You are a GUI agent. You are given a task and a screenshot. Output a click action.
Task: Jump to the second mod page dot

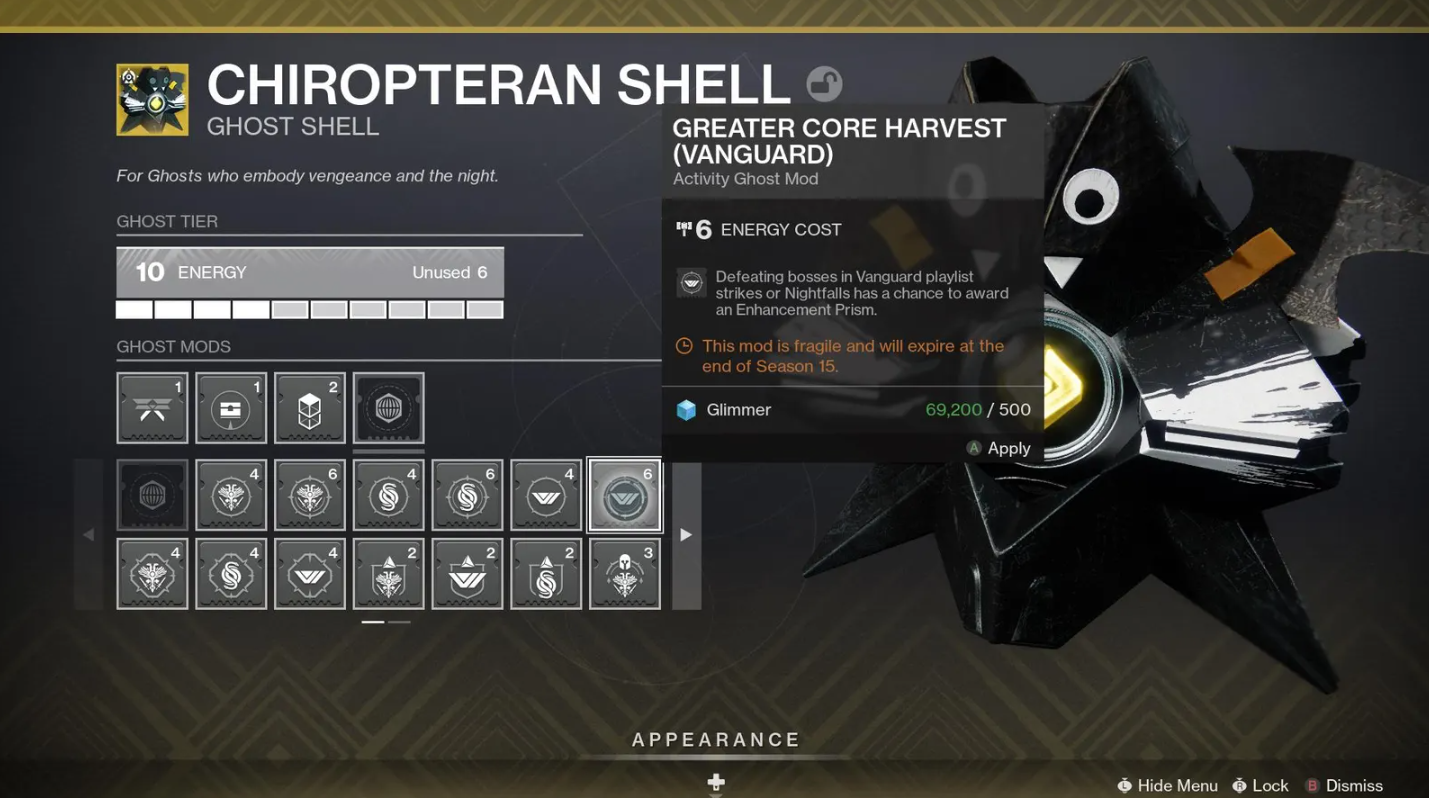[399, 621]
